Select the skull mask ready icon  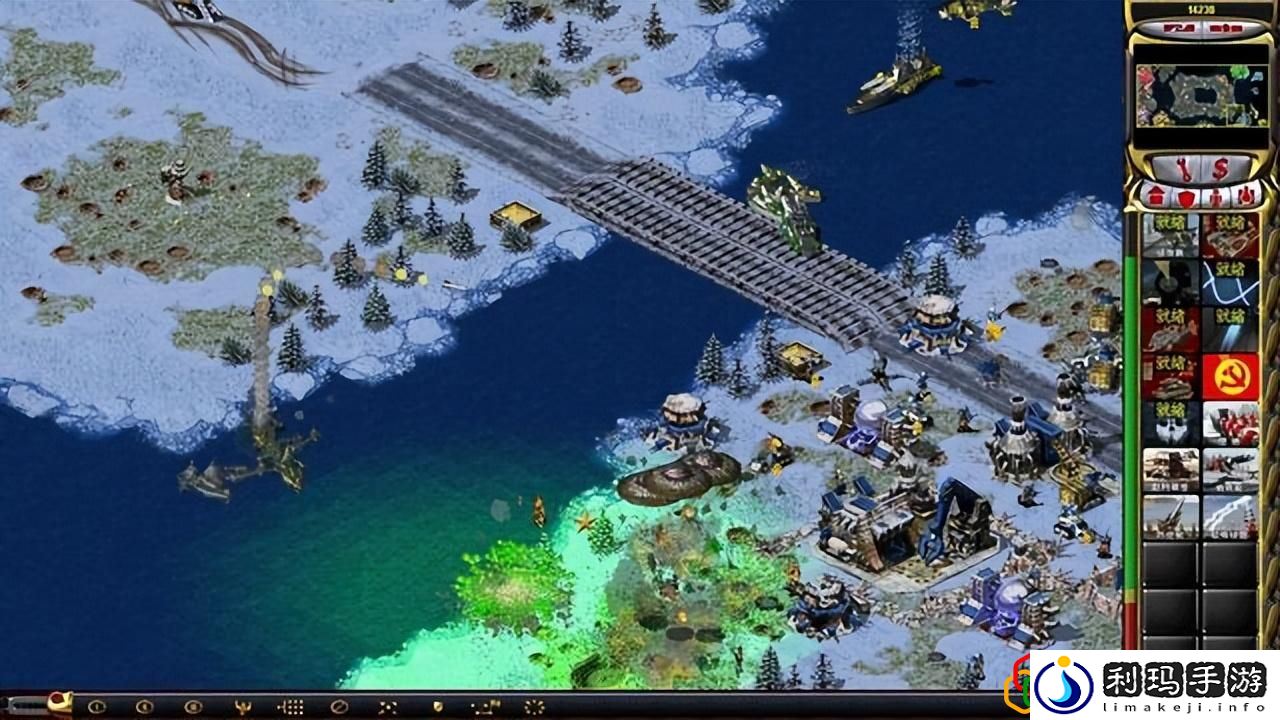(1171, 424)
